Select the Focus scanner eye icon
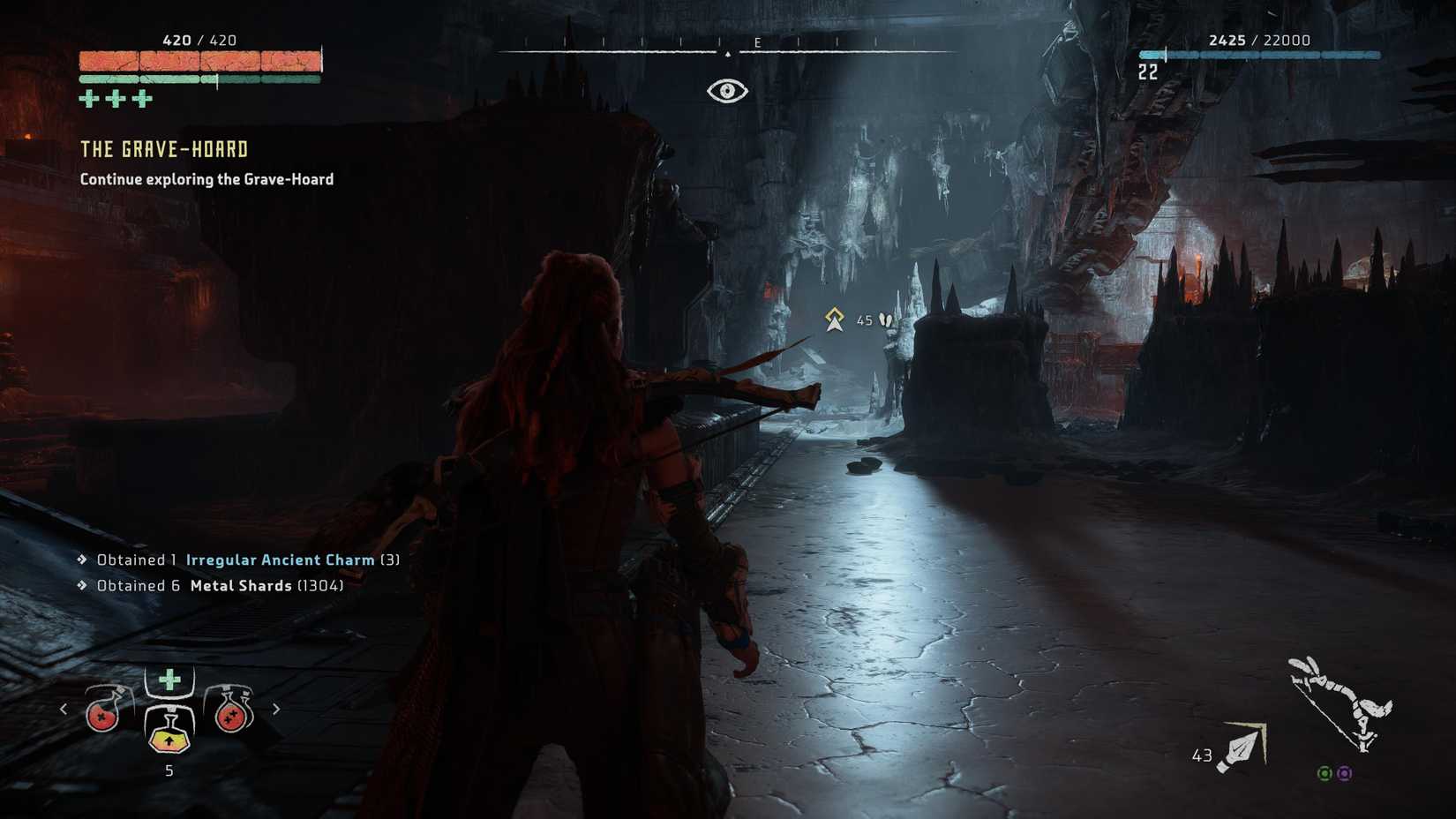 [726, 88]
